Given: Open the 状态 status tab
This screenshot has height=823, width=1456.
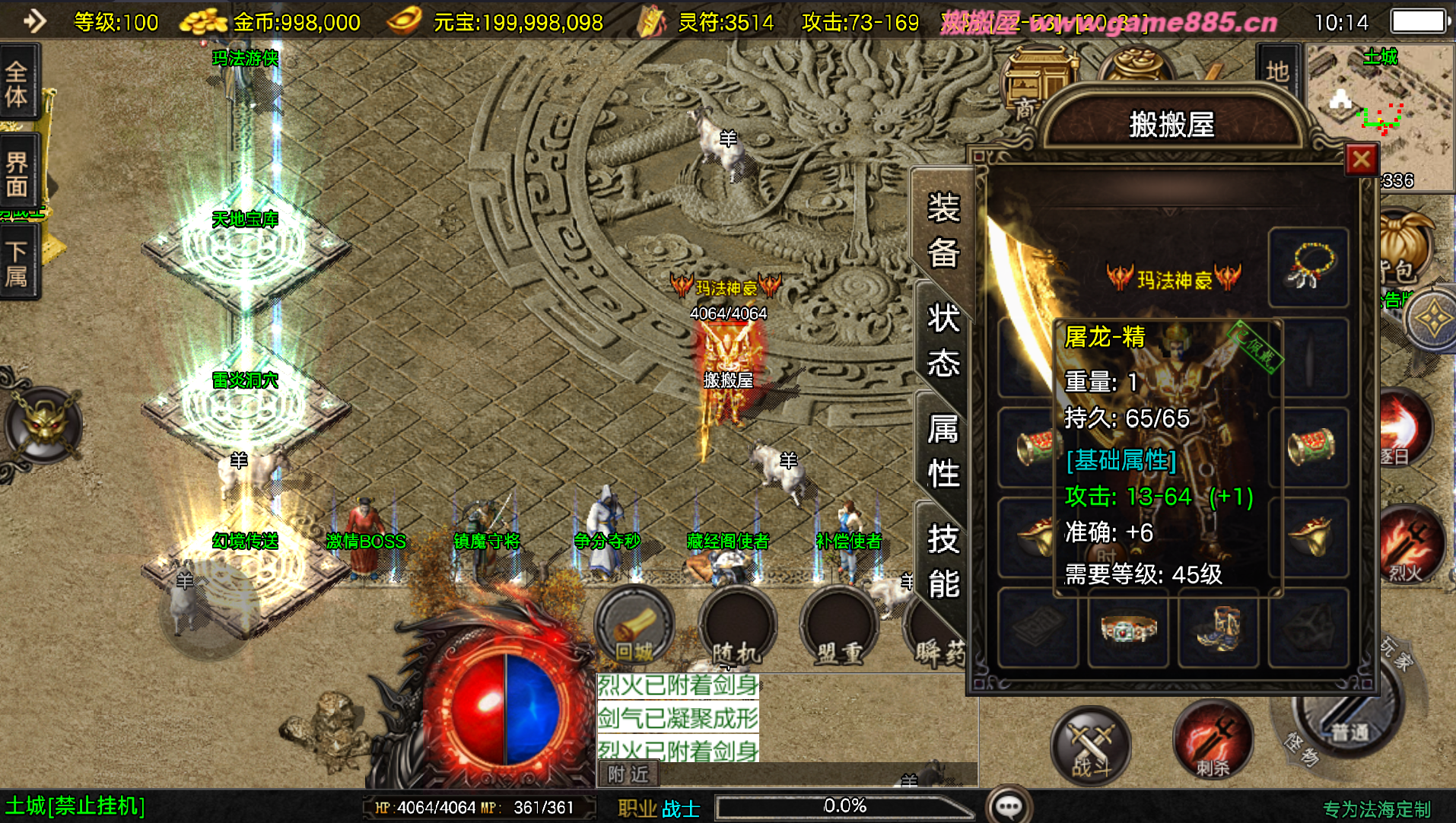Looking at the screenshot, I should point(943,340).
